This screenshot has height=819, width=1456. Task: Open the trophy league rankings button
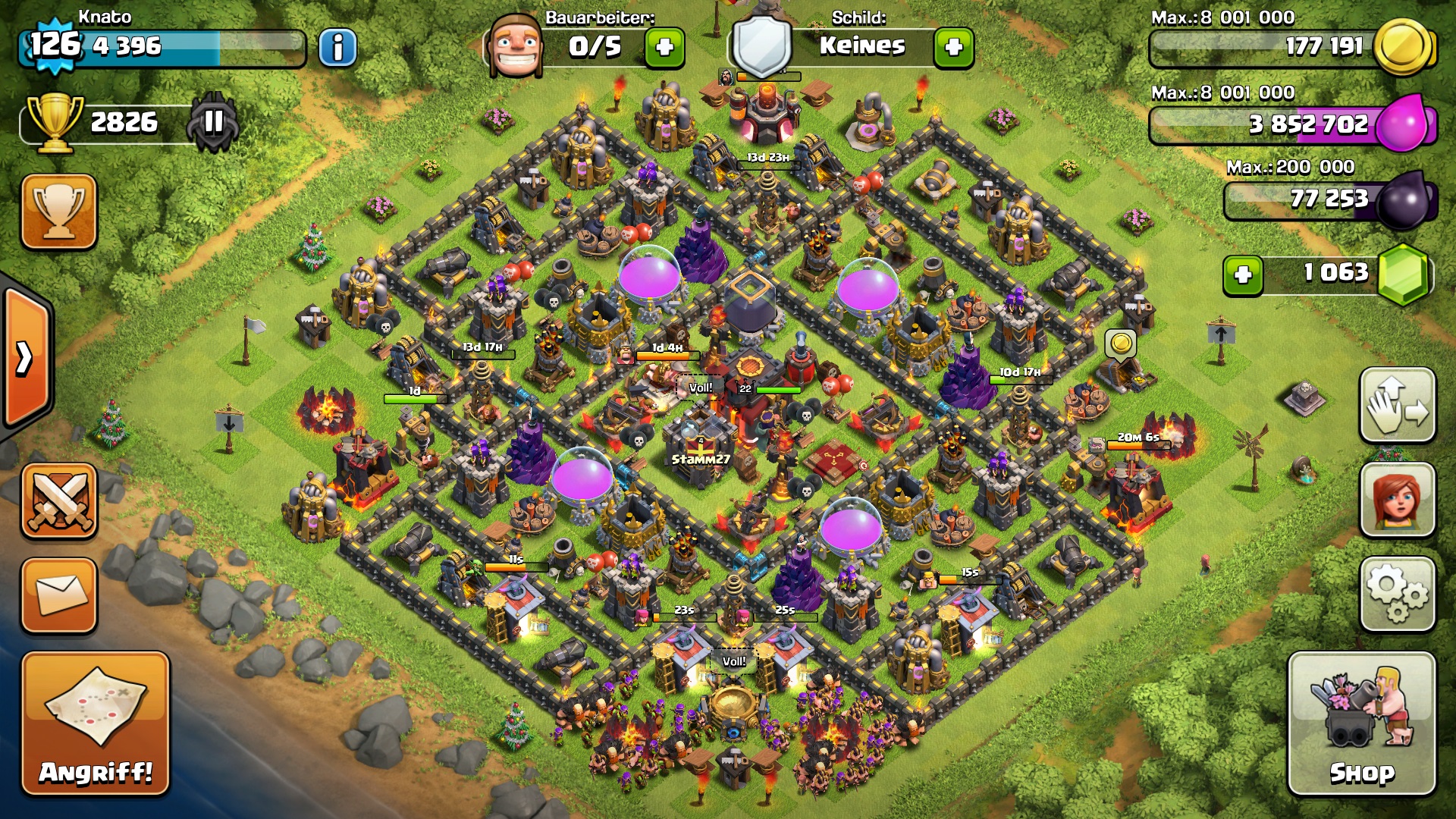59,212
